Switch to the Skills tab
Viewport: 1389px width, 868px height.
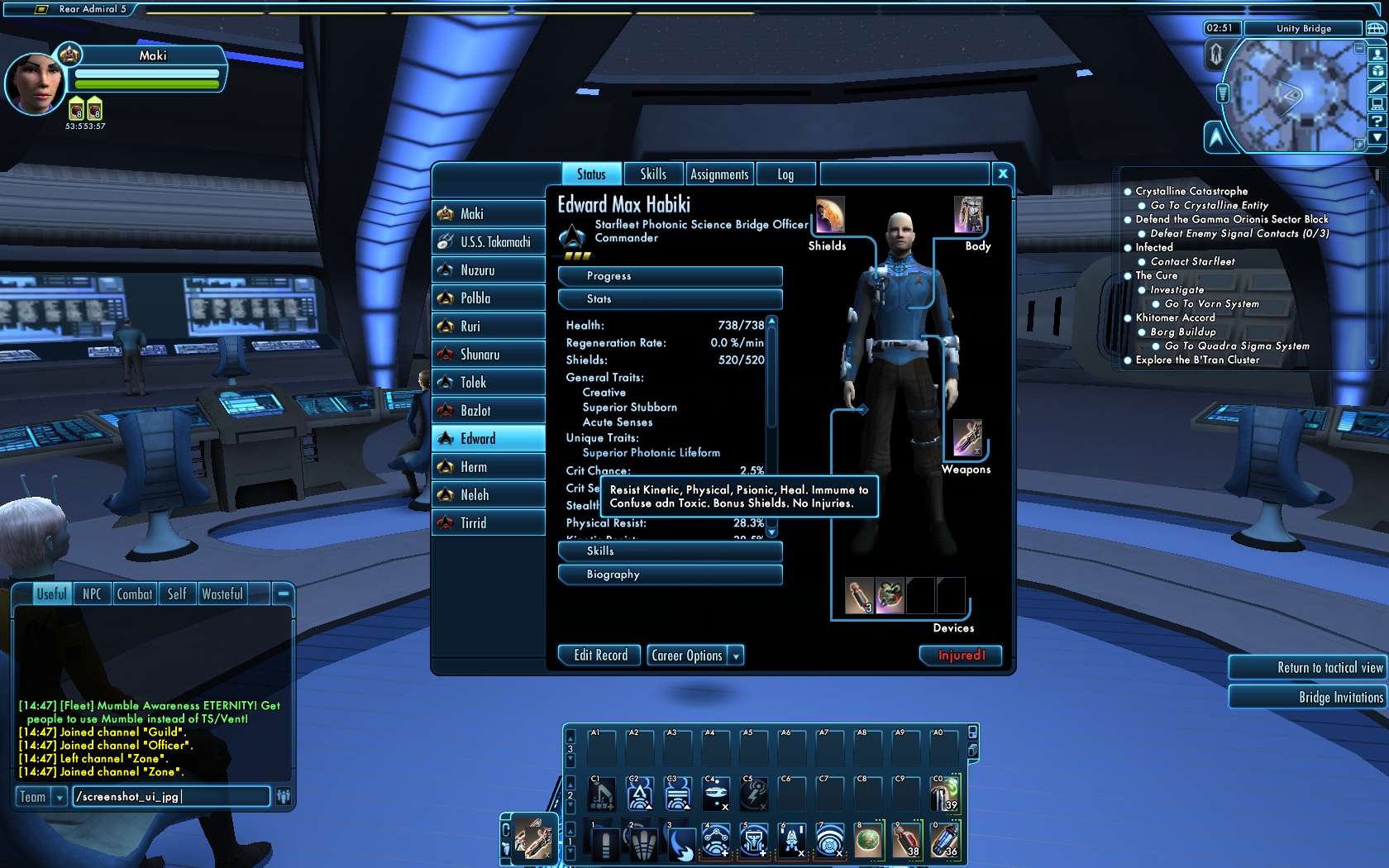(x=652, y=174)
